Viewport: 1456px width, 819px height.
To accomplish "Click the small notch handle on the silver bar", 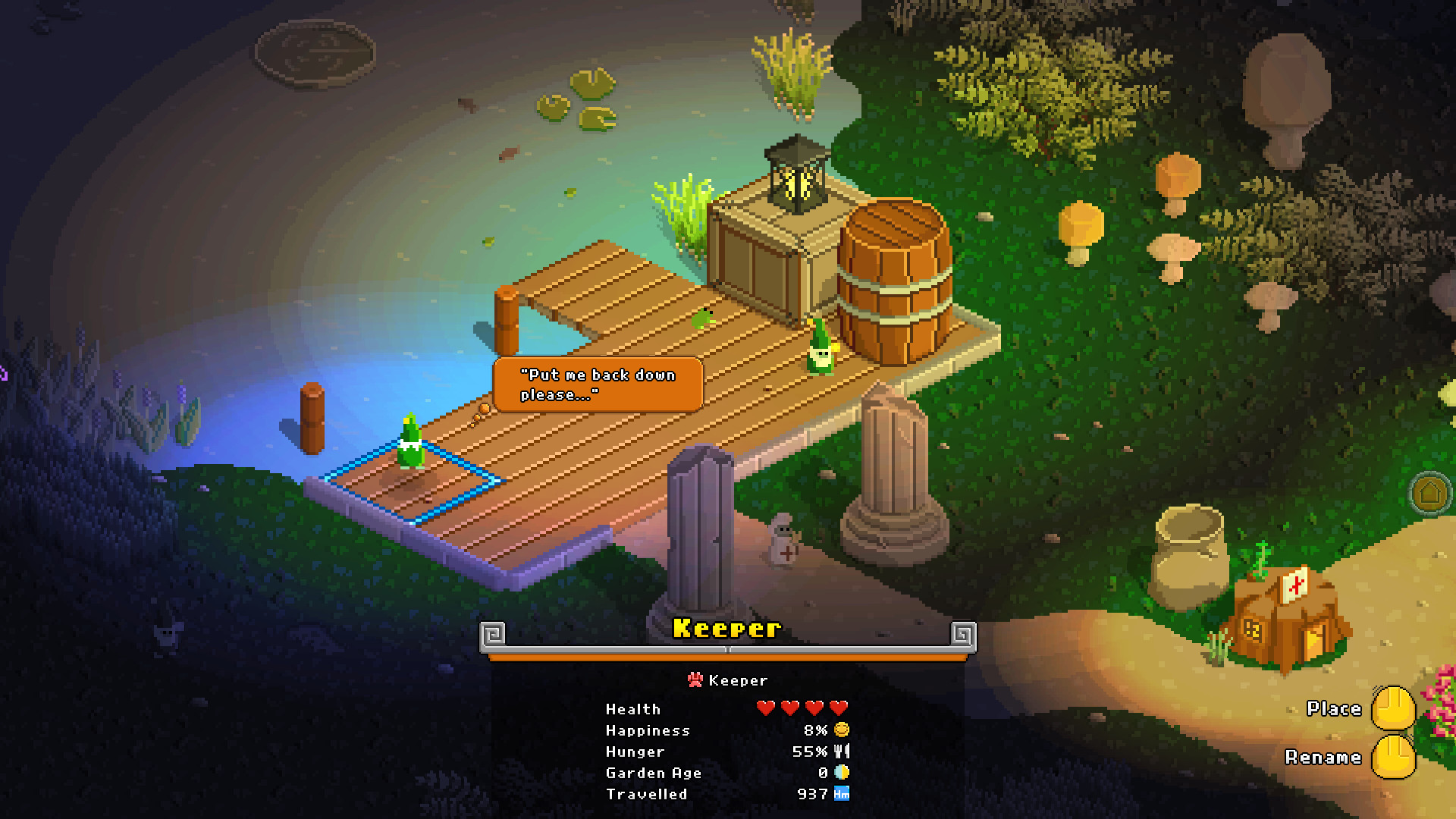I will click(726, 648).
